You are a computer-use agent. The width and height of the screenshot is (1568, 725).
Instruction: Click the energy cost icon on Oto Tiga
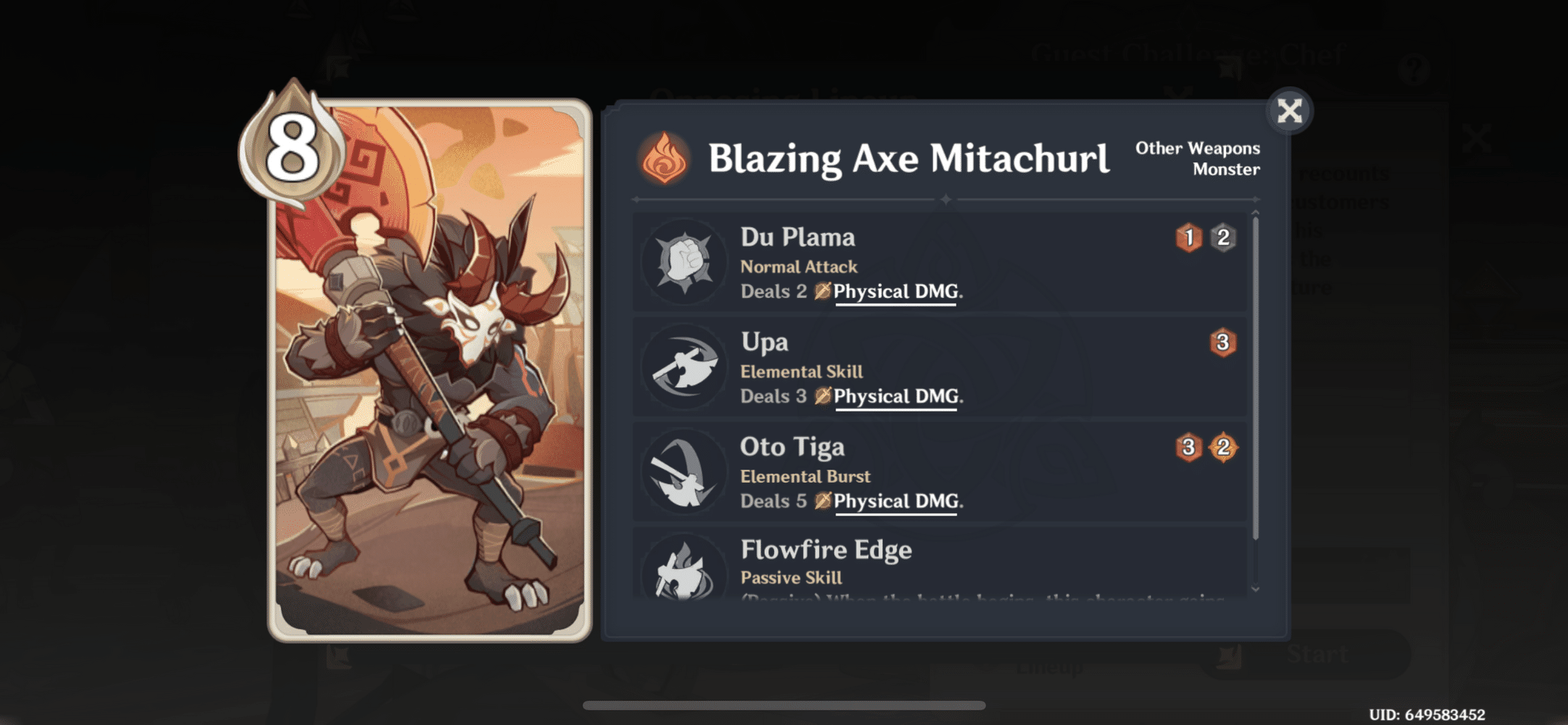pos(1225,448)
